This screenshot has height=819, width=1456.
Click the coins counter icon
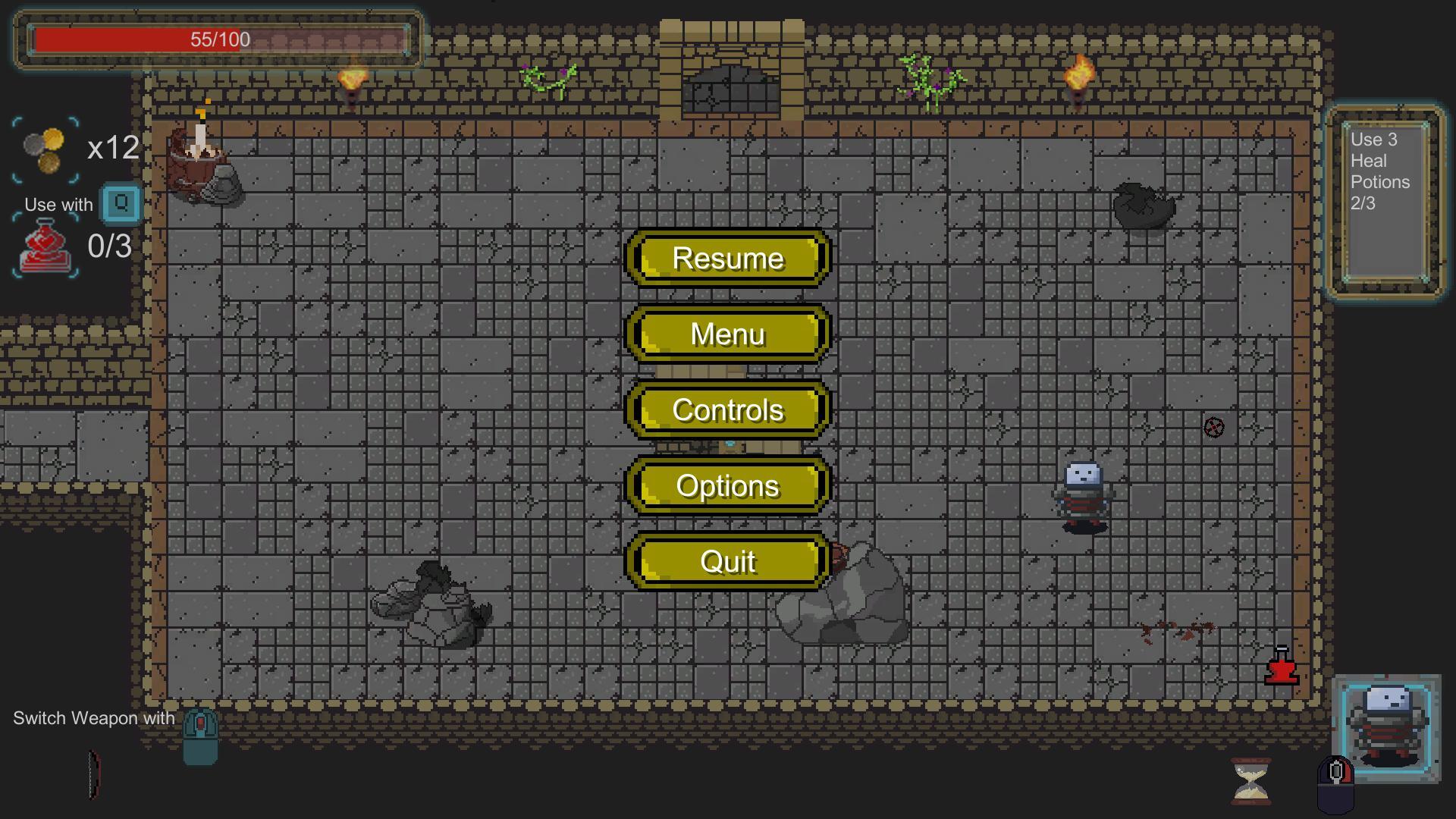click(x=43, y=150)
